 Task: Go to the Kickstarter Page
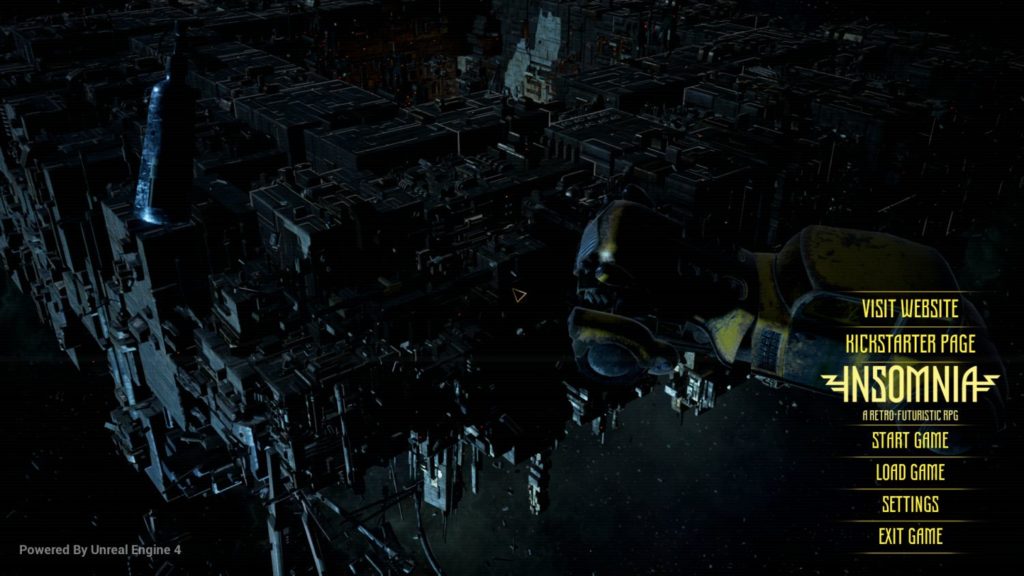[909, 343]
